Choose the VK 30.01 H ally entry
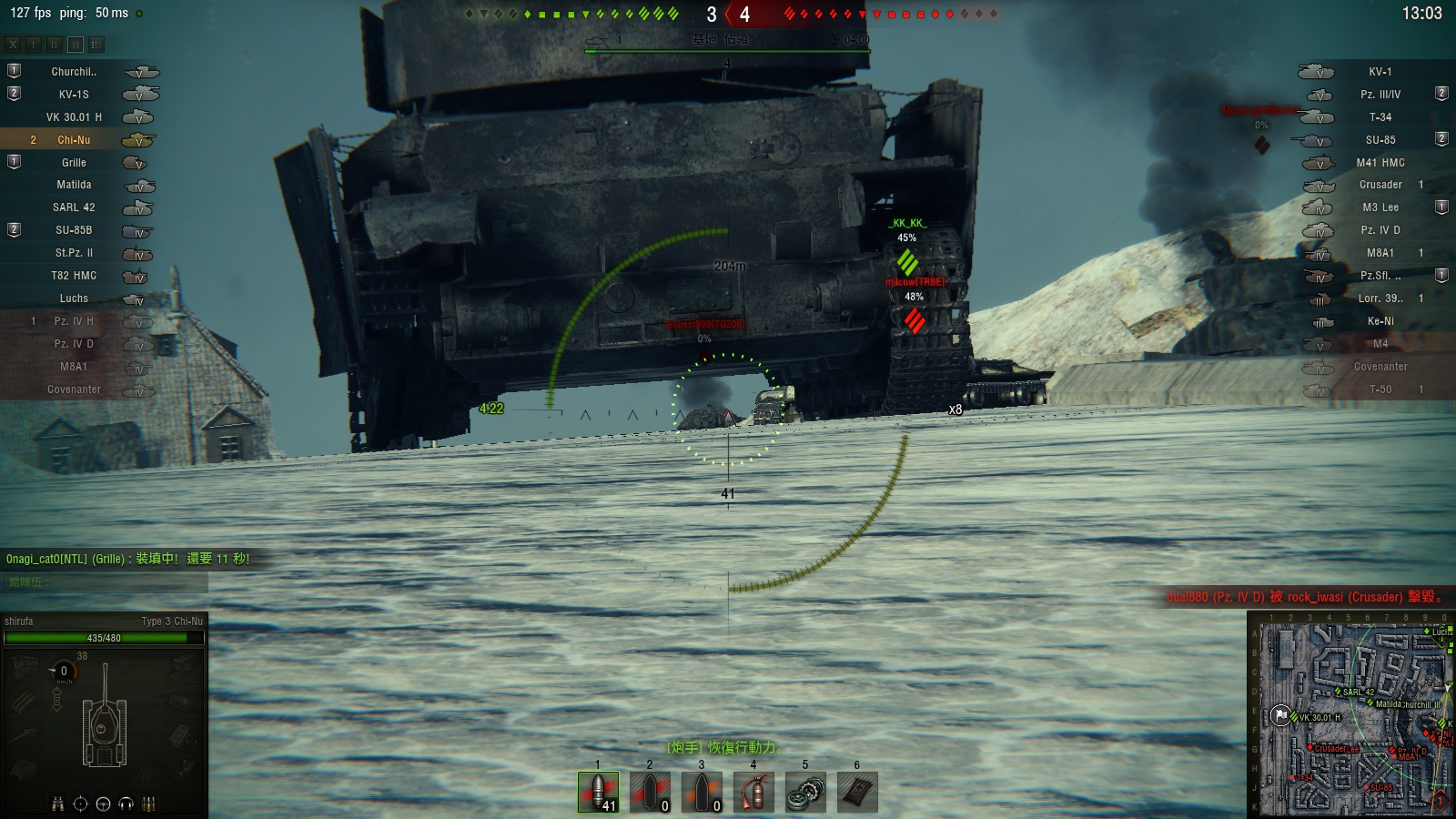Viewport: 1456px width, 819px height. coord(74,117)
